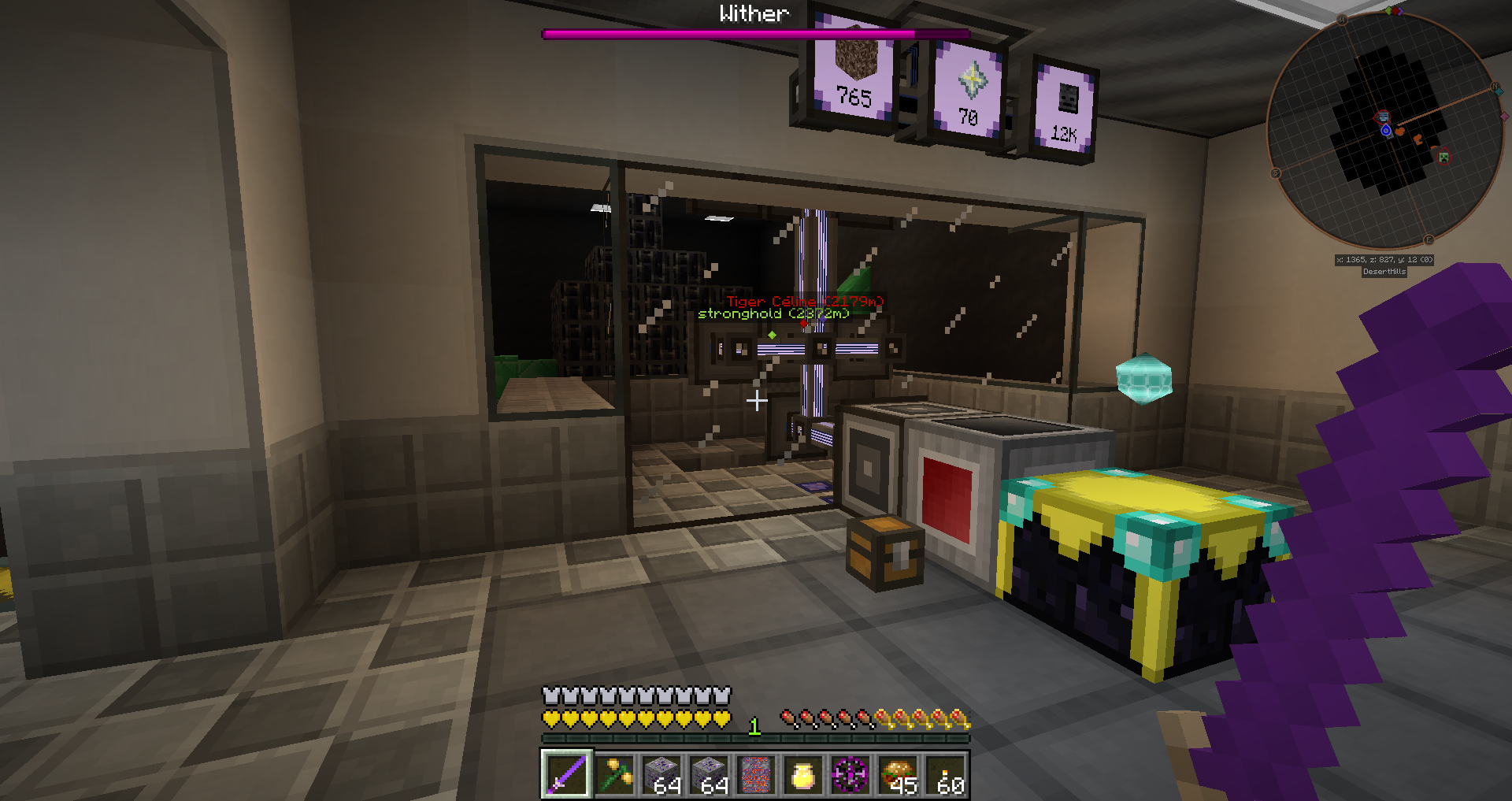Click the creeper marker on the minimap
1512x801 pixels.
pos(1443,157)
